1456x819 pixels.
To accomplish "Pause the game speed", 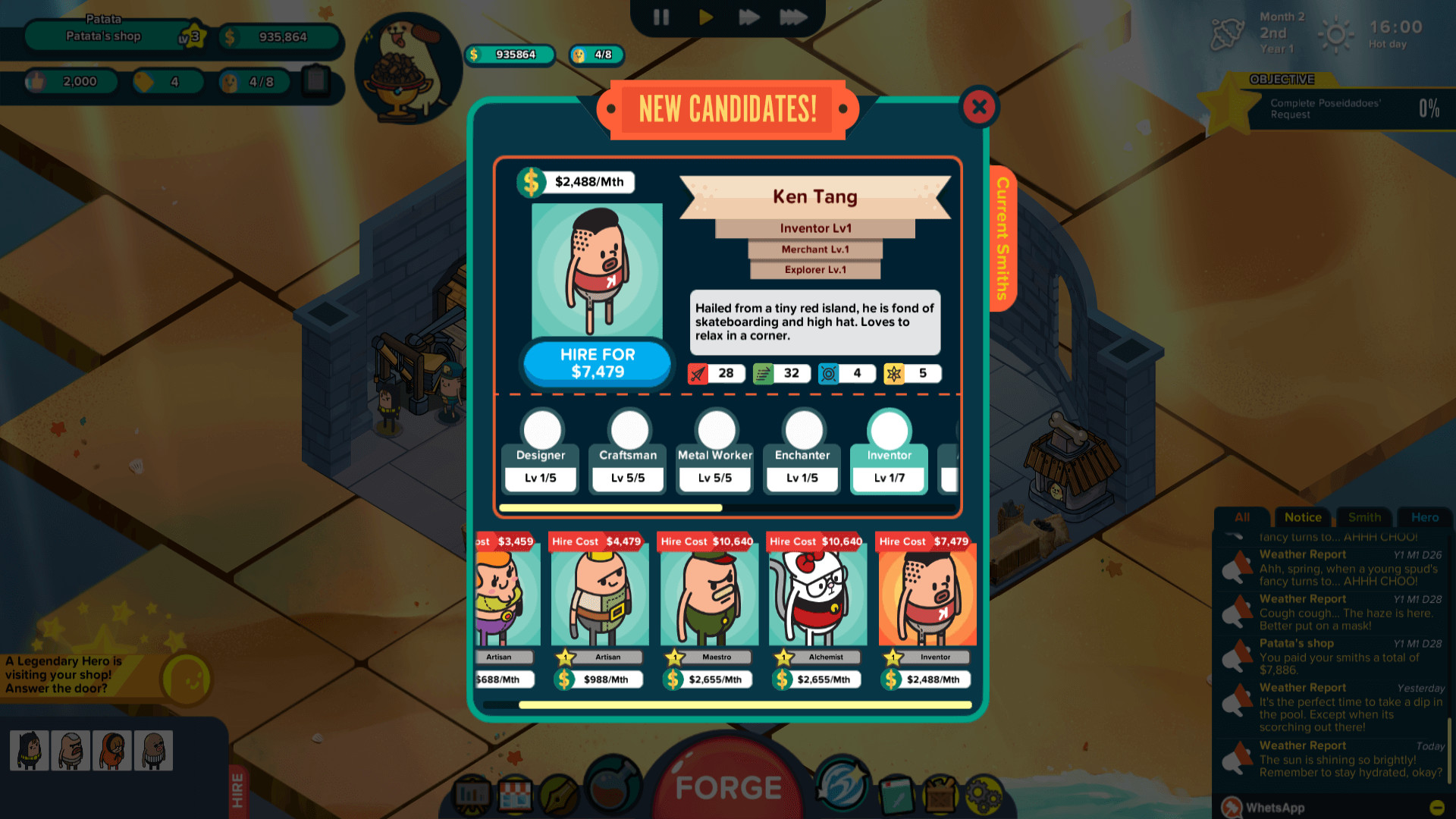I will (661, 17).
